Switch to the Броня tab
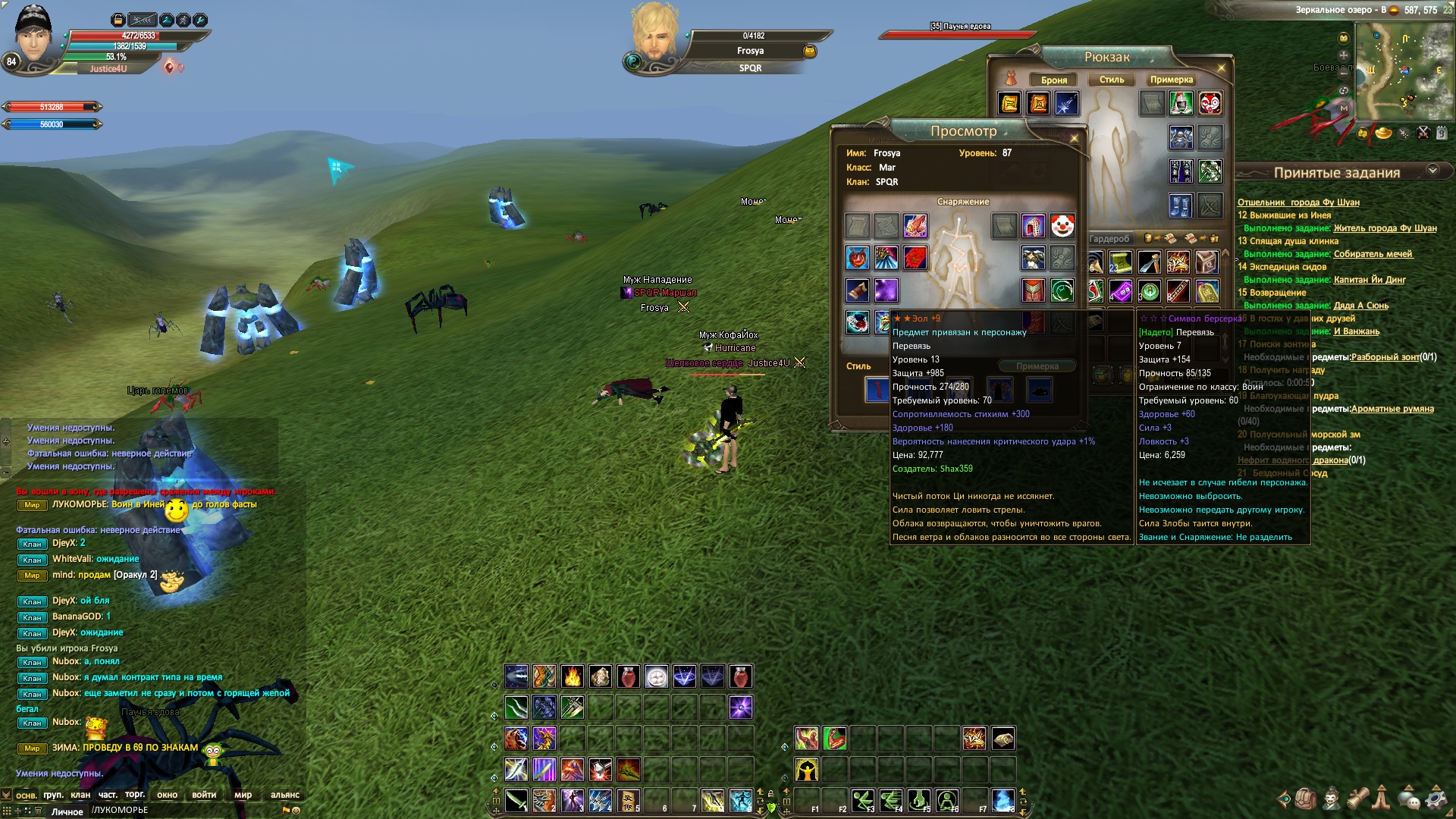The width and height of the screenshot is (1456, 819). (1053, 80)
